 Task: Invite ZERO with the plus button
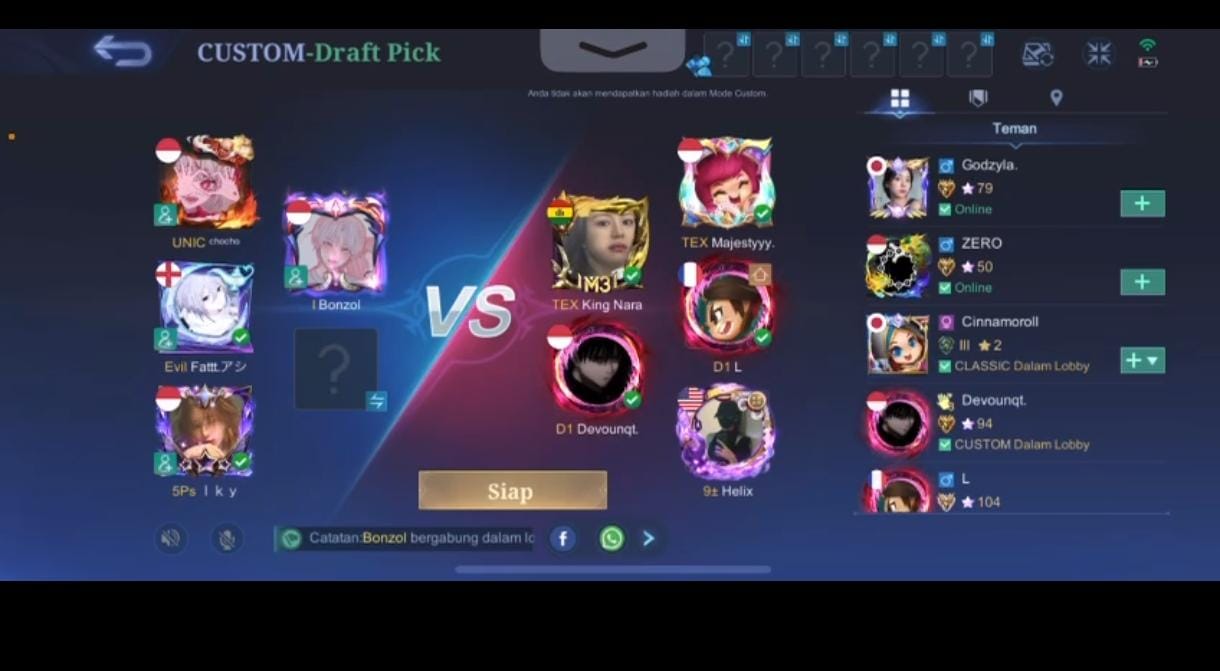coord(1142,282)
